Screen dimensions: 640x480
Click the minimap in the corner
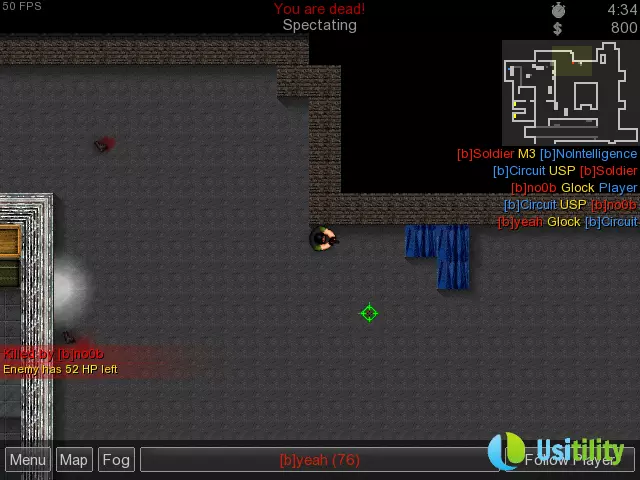pyautogui.click(x=569, y=92)
